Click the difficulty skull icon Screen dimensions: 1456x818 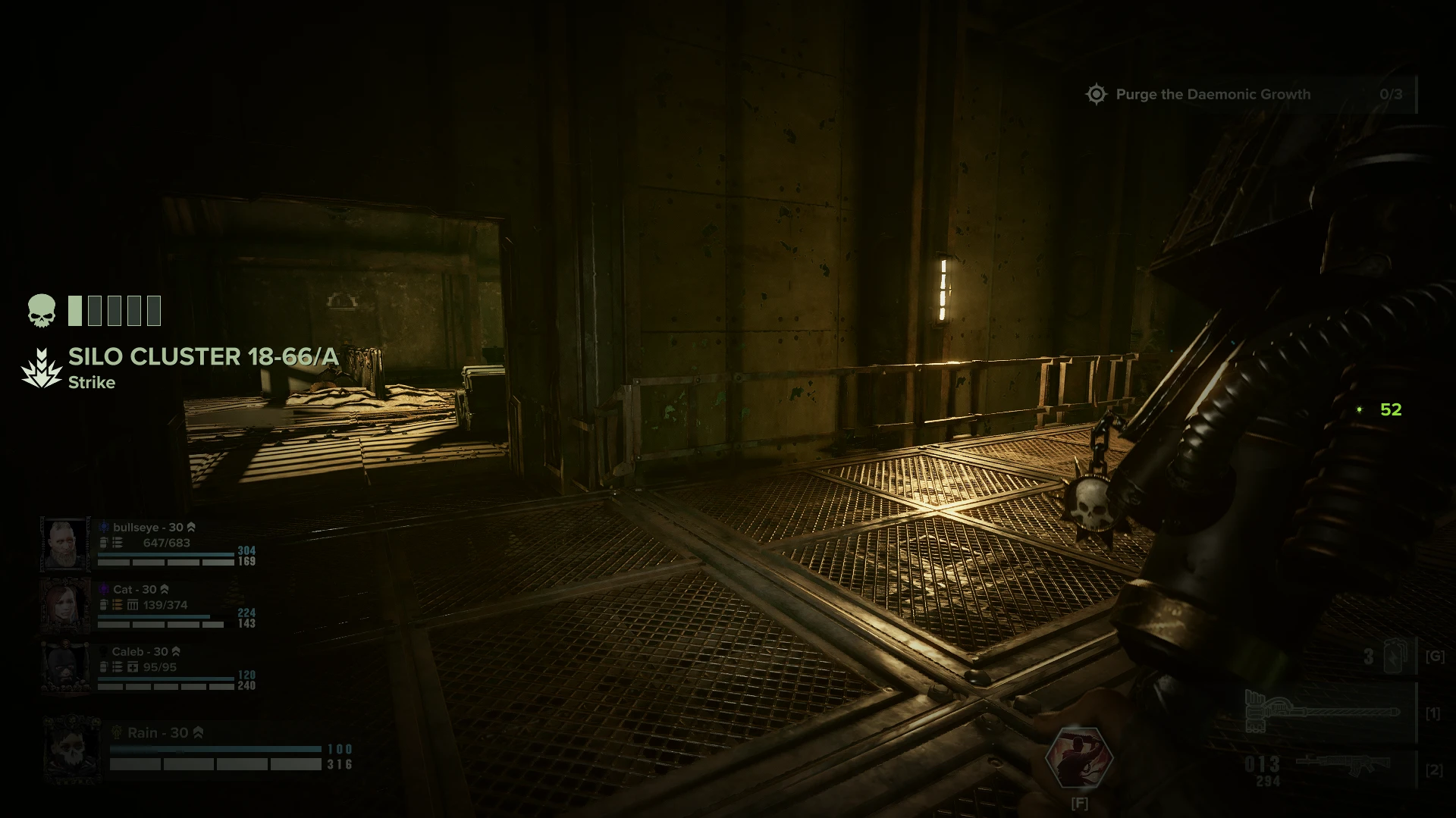[42, 311]
